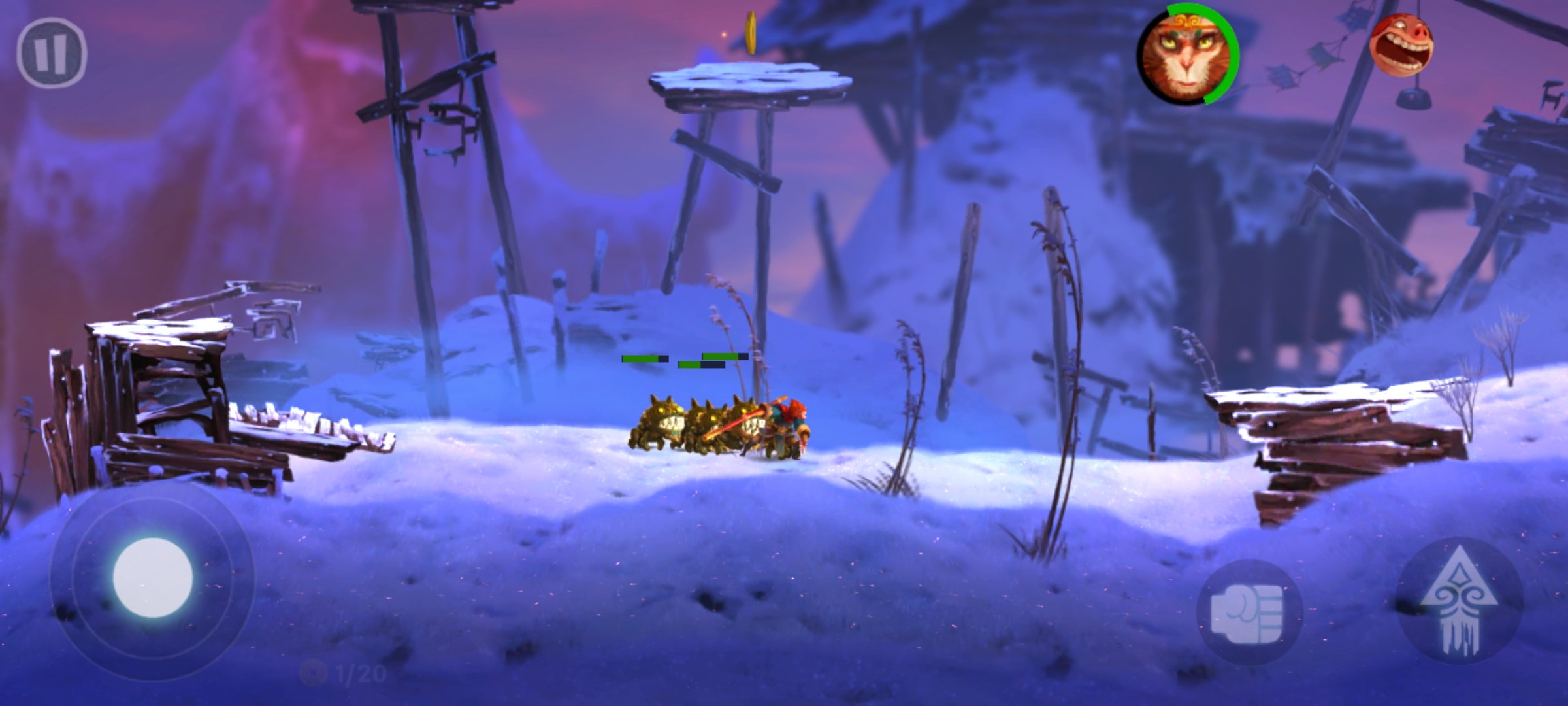Select the monkey king character portrait
Viewport: 1568px width, 706px height.
click(1186, 54)
